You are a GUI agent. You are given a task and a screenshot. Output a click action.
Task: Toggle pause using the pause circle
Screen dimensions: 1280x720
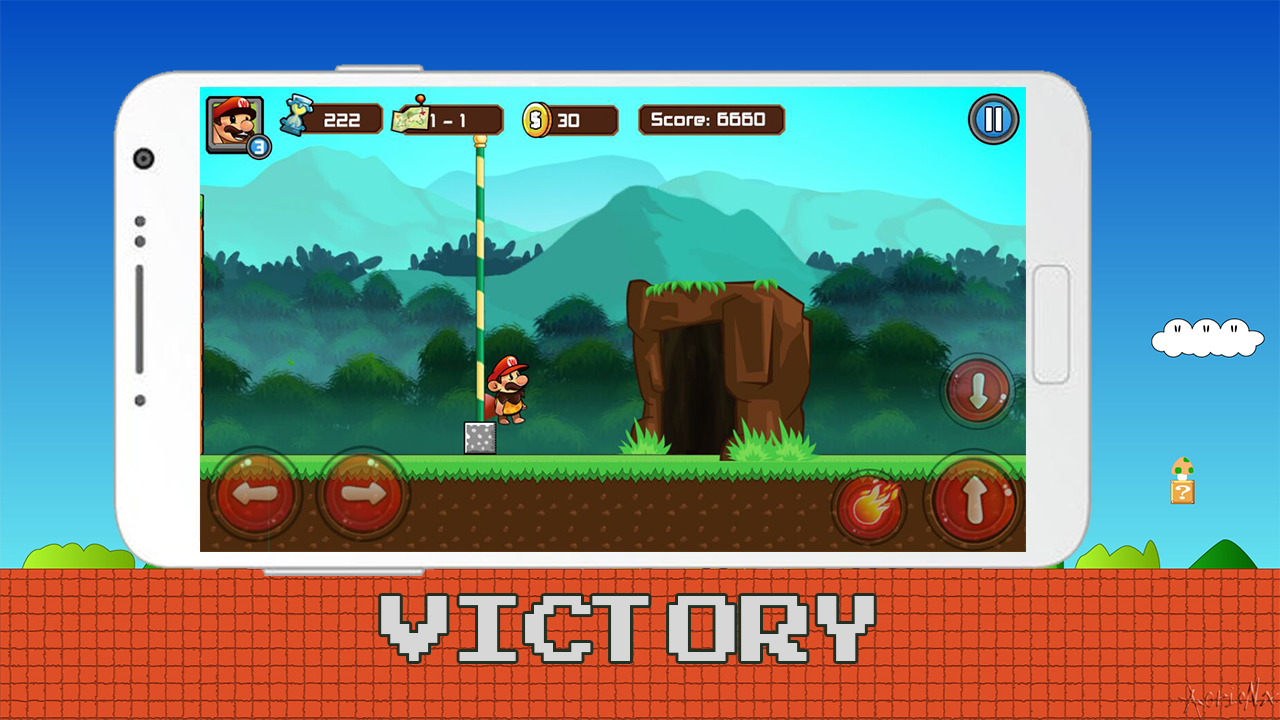[x=993, y=119]
